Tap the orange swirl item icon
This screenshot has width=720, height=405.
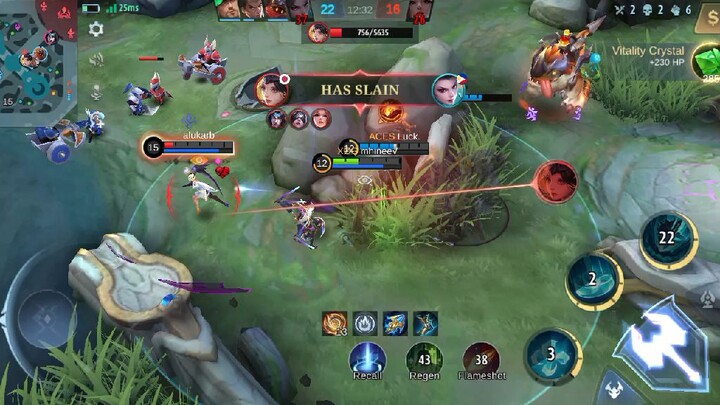[x=334, y=323]
